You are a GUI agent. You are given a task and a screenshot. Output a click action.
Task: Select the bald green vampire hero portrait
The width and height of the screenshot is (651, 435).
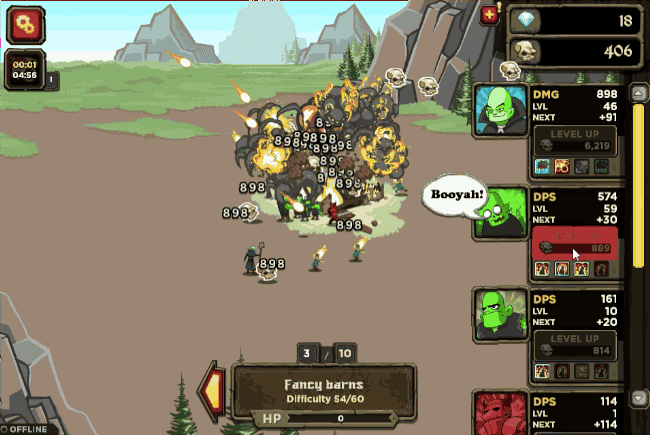click(501, 108)
